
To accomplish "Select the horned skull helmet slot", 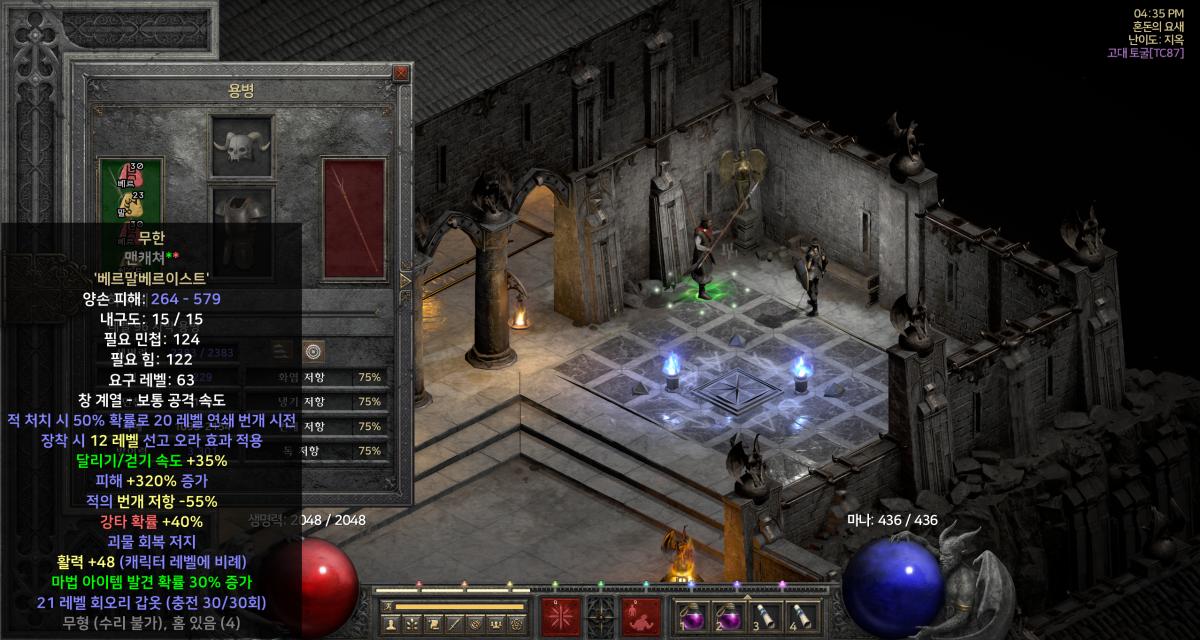I will (x=241, y=148).
